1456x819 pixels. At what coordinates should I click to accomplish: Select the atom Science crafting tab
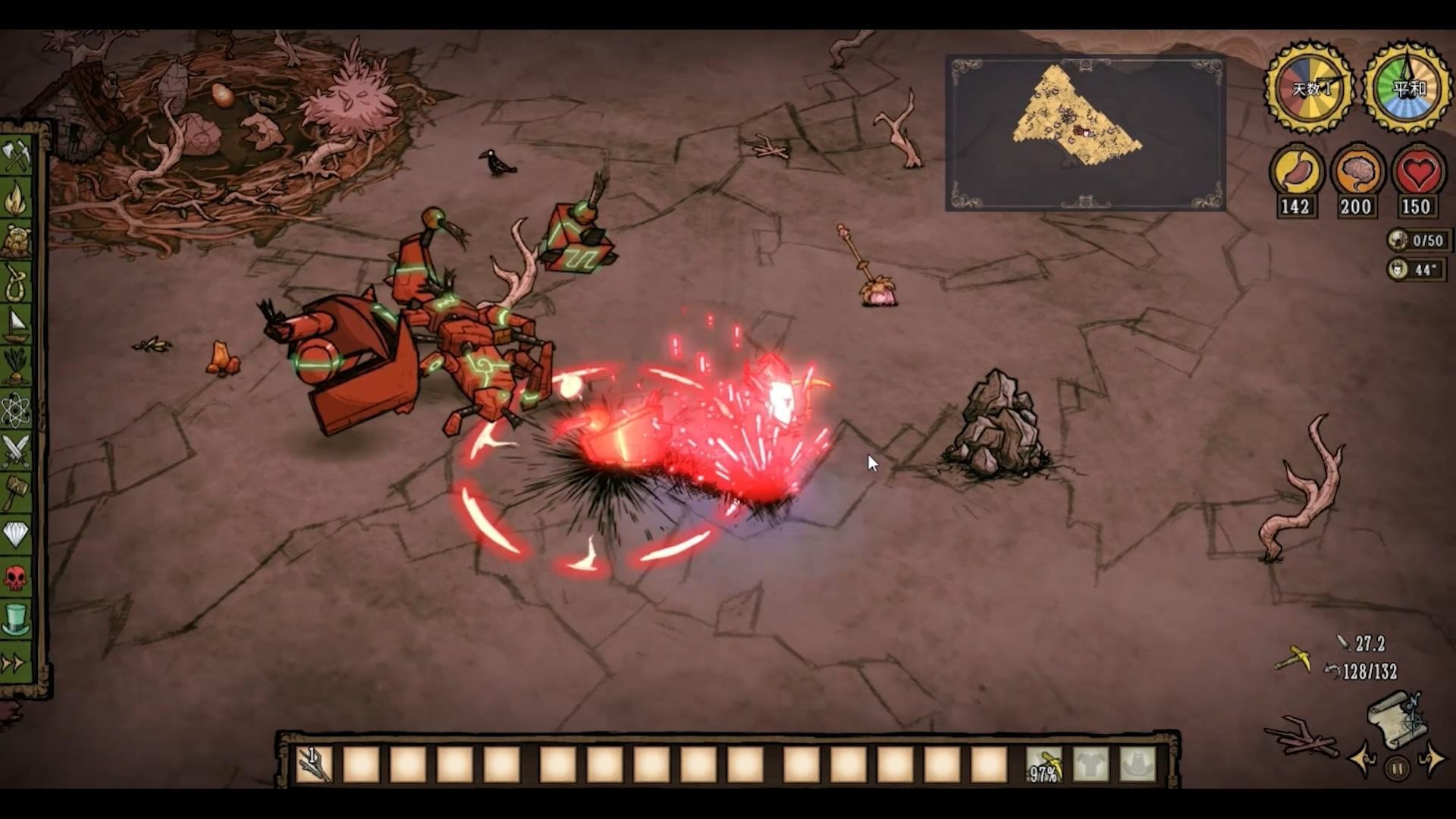[16, 410]
